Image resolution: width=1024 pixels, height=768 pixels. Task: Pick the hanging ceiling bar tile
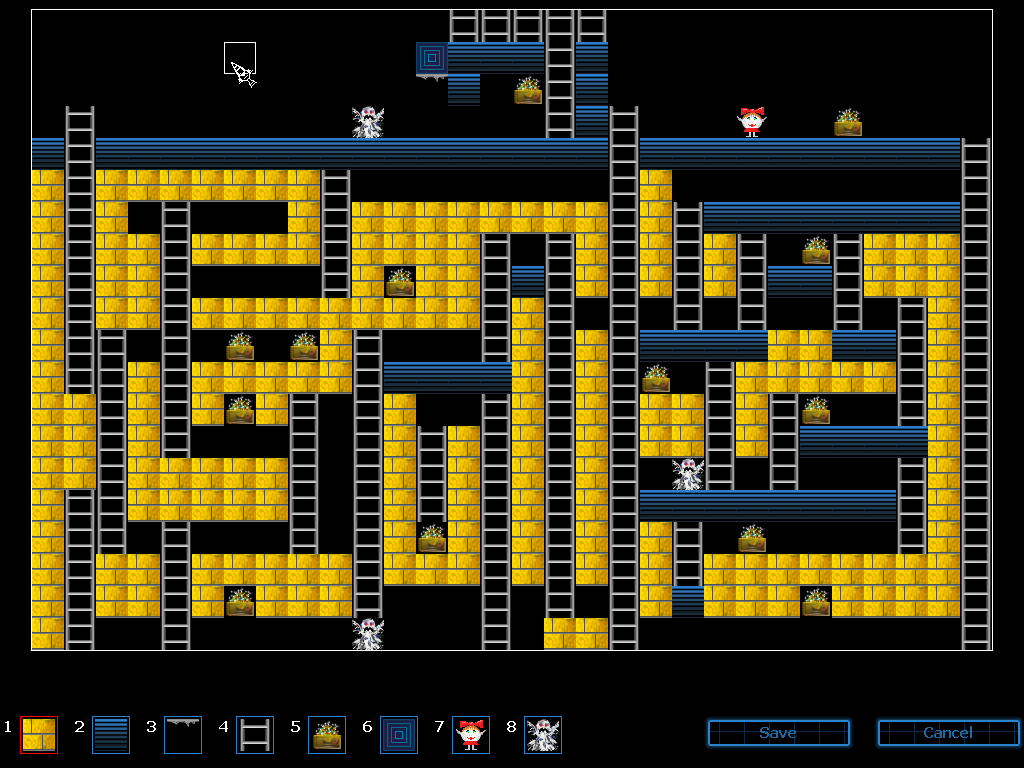(x=183, y=734)
